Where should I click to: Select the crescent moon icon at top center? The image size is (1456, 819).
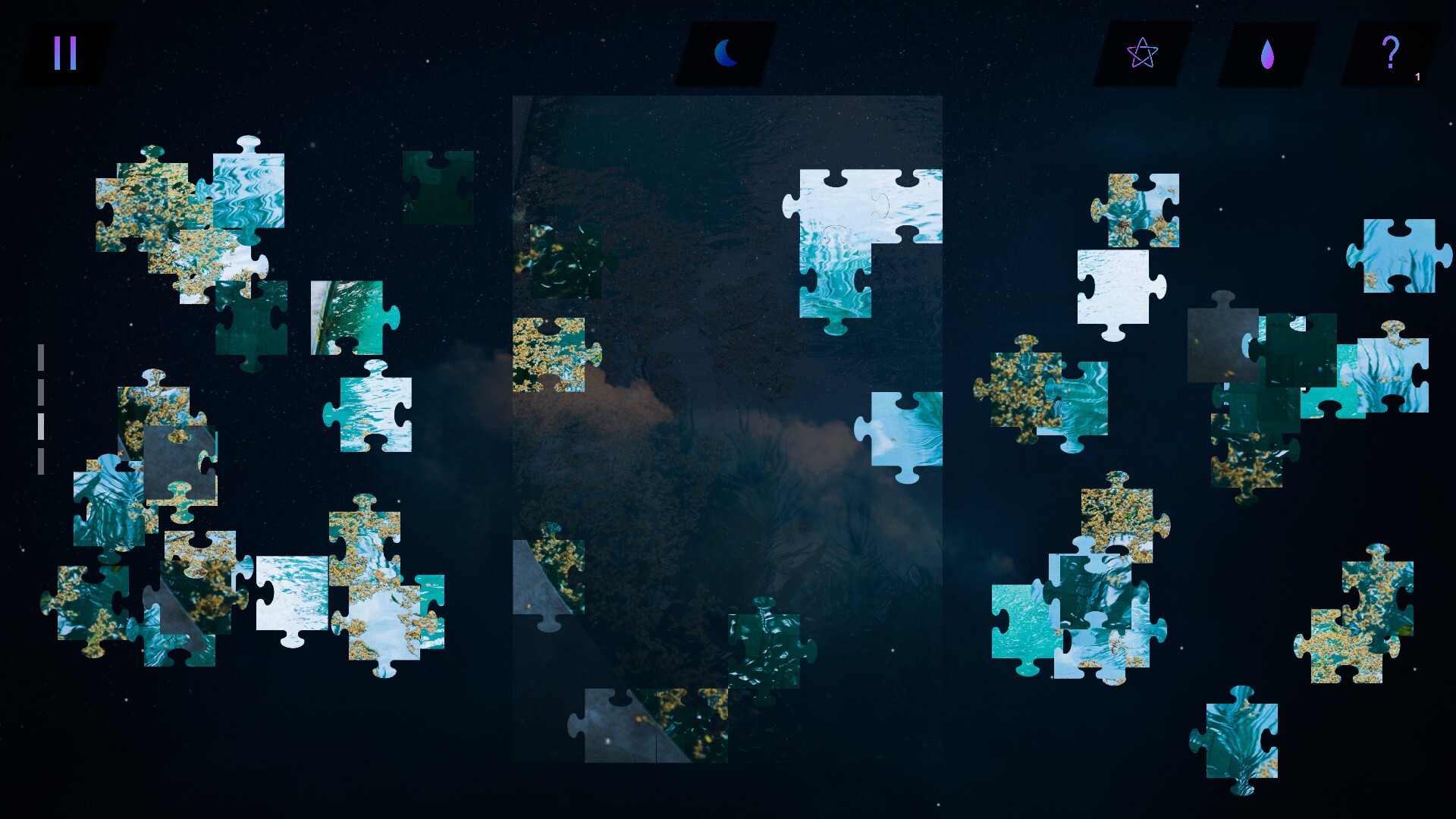coord(726,52)
